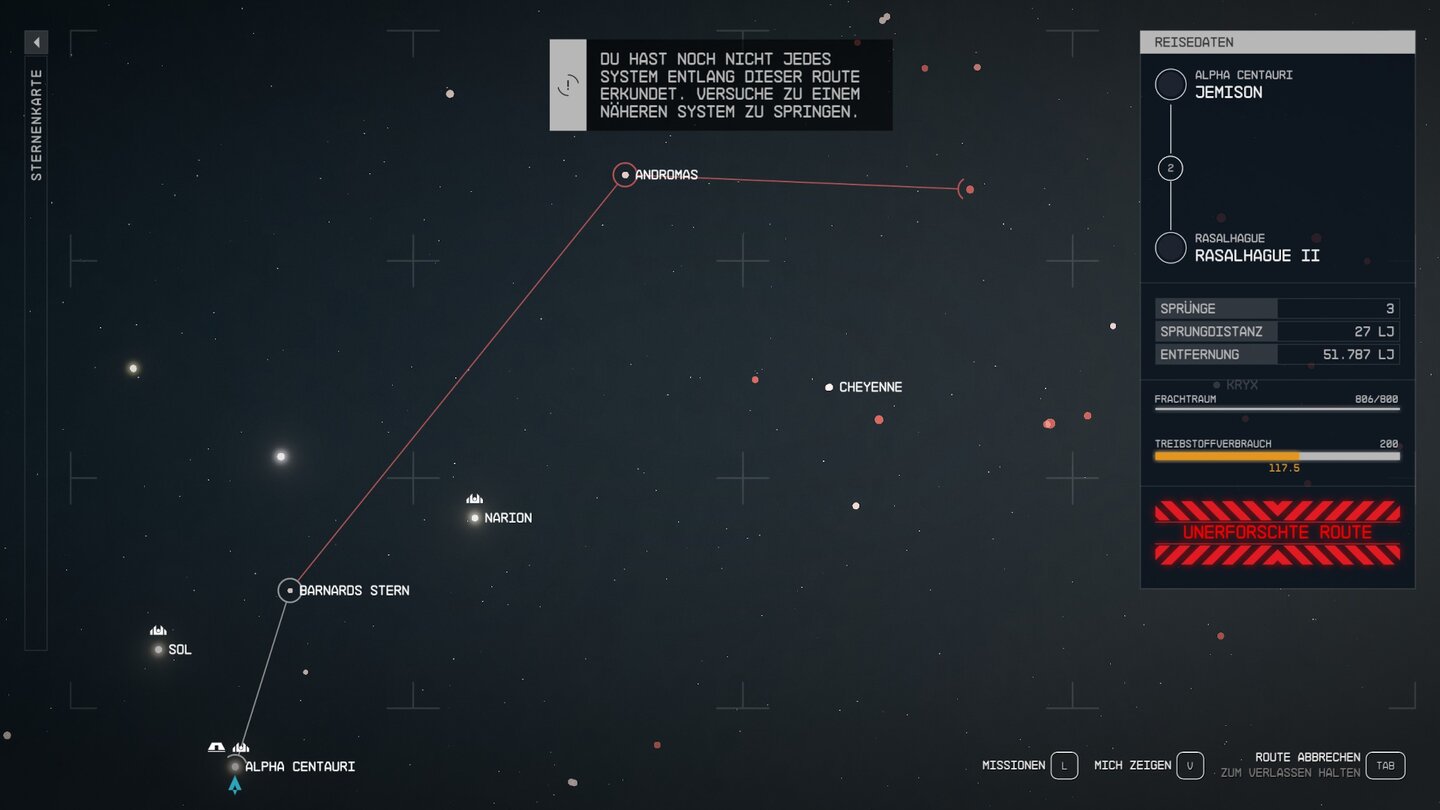Screen dimensions: 1440x810
Task: Click the blue player position arrow
Action: (235, 786)
